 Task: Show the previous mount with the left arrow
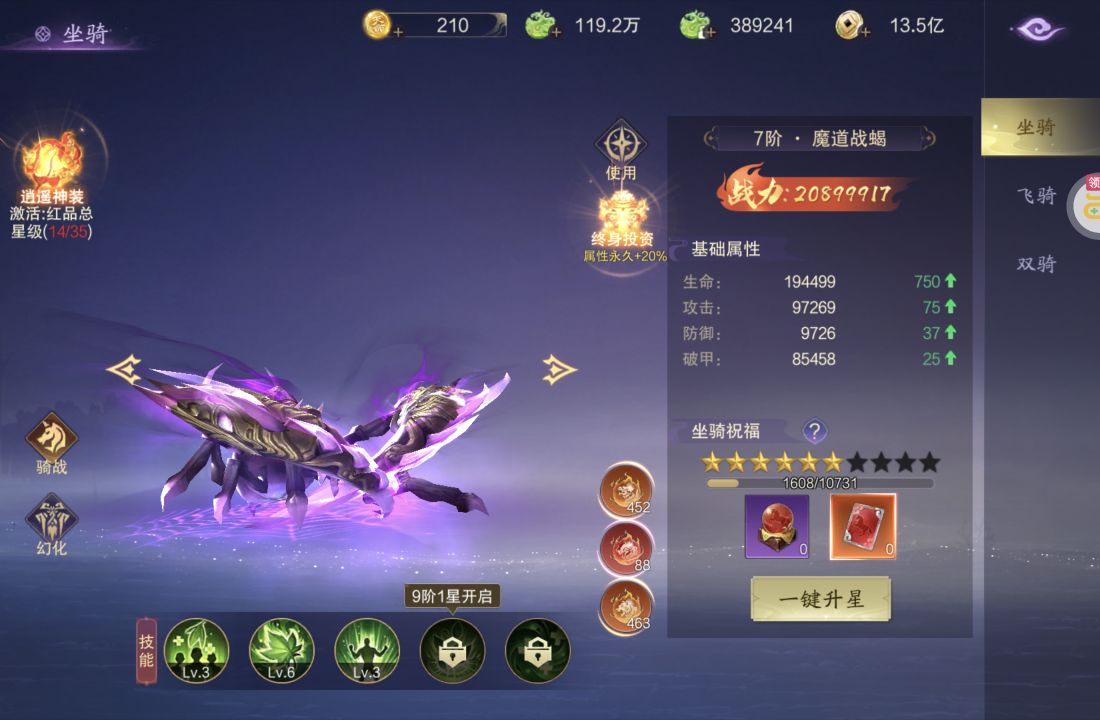pyautogui.click(x=123, y=370)
